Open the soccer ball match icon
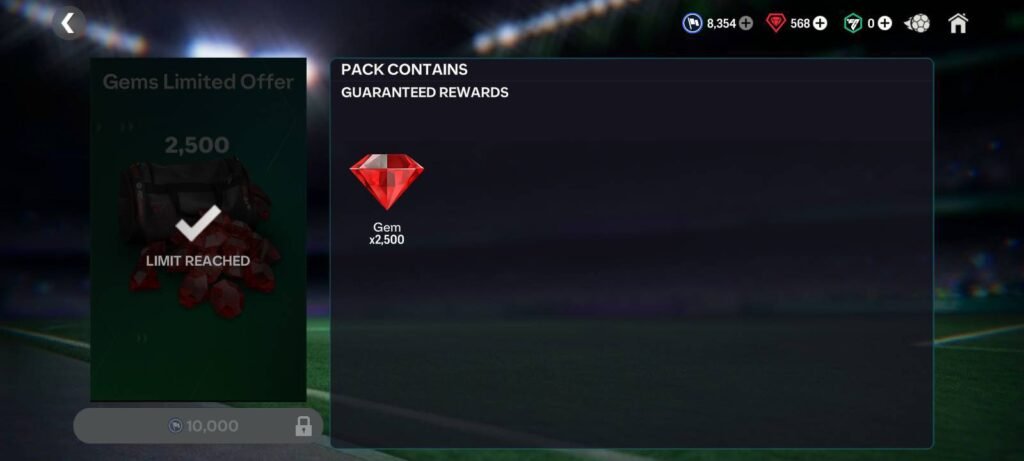This screenshot has width=1024, height=461. click(x=918, y=23)
